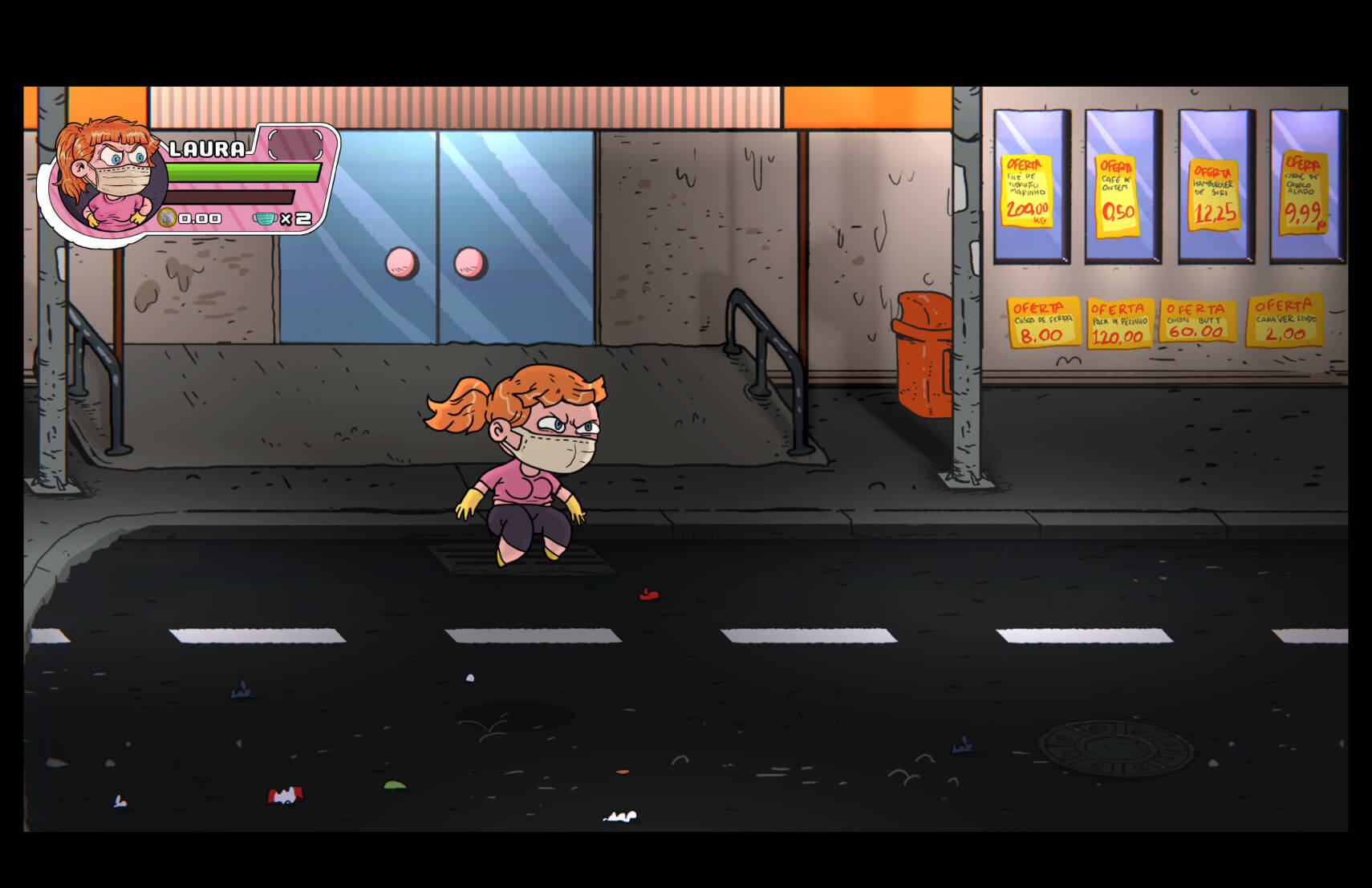Click the OFERTA 120,00 Pack de Pezinho sign
Image resolution: width=1372 pixels, height=888 pixels.
click(1118, 321)
